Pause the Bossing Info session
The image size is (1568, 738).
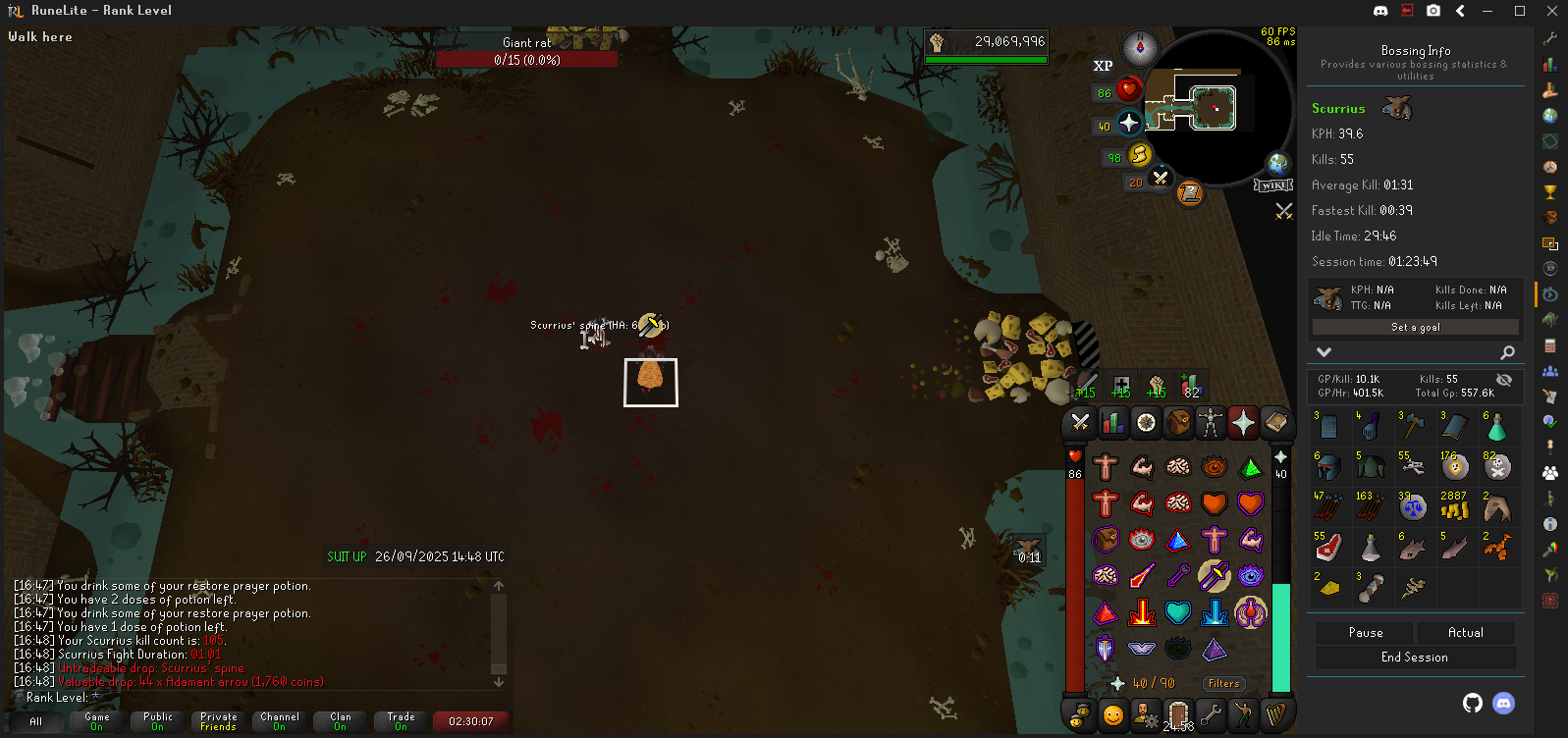tap(1365, 633)
